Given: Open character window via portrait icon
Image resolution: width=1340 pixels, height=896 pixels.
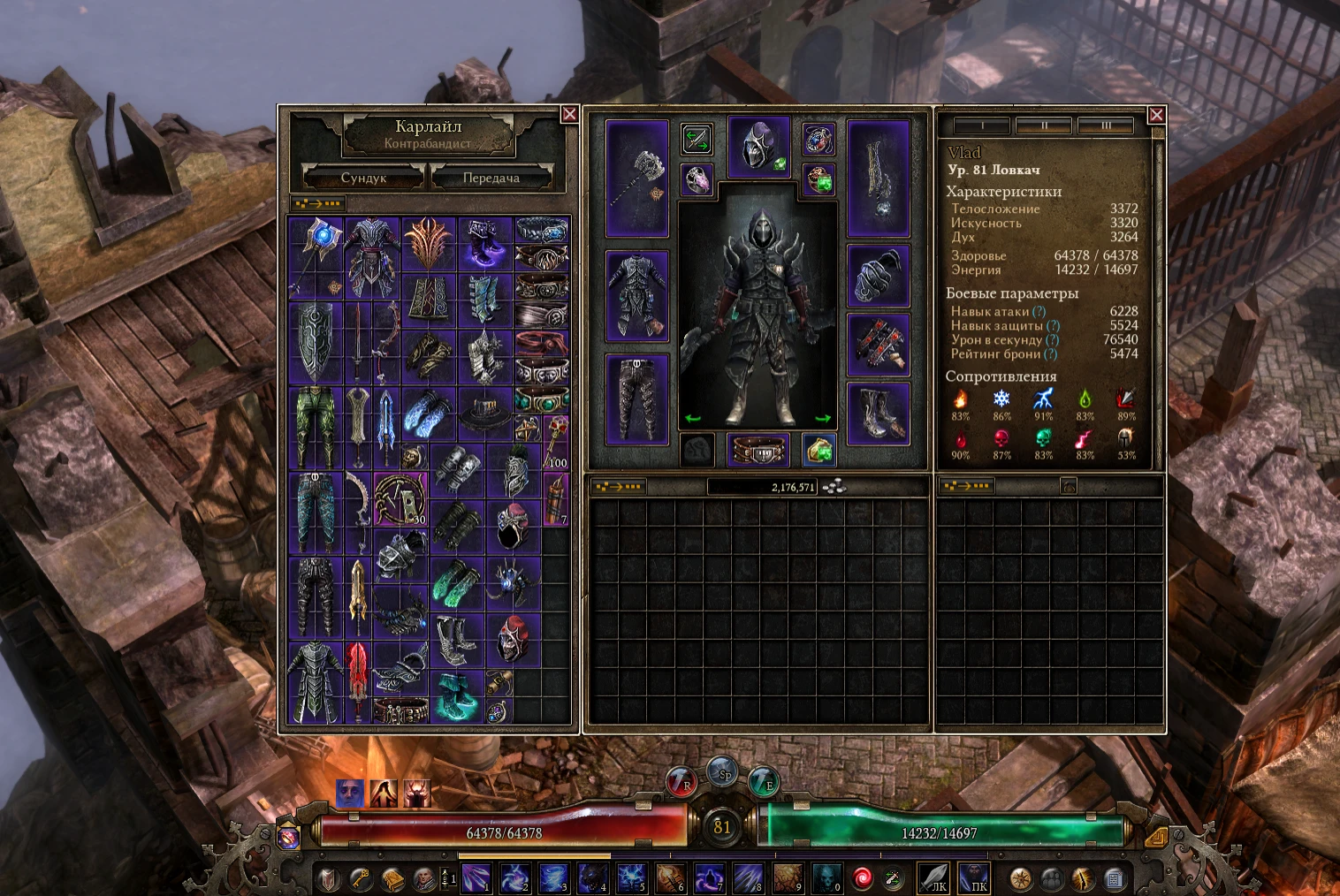Looking at the screenshot, I should [423, 881].
